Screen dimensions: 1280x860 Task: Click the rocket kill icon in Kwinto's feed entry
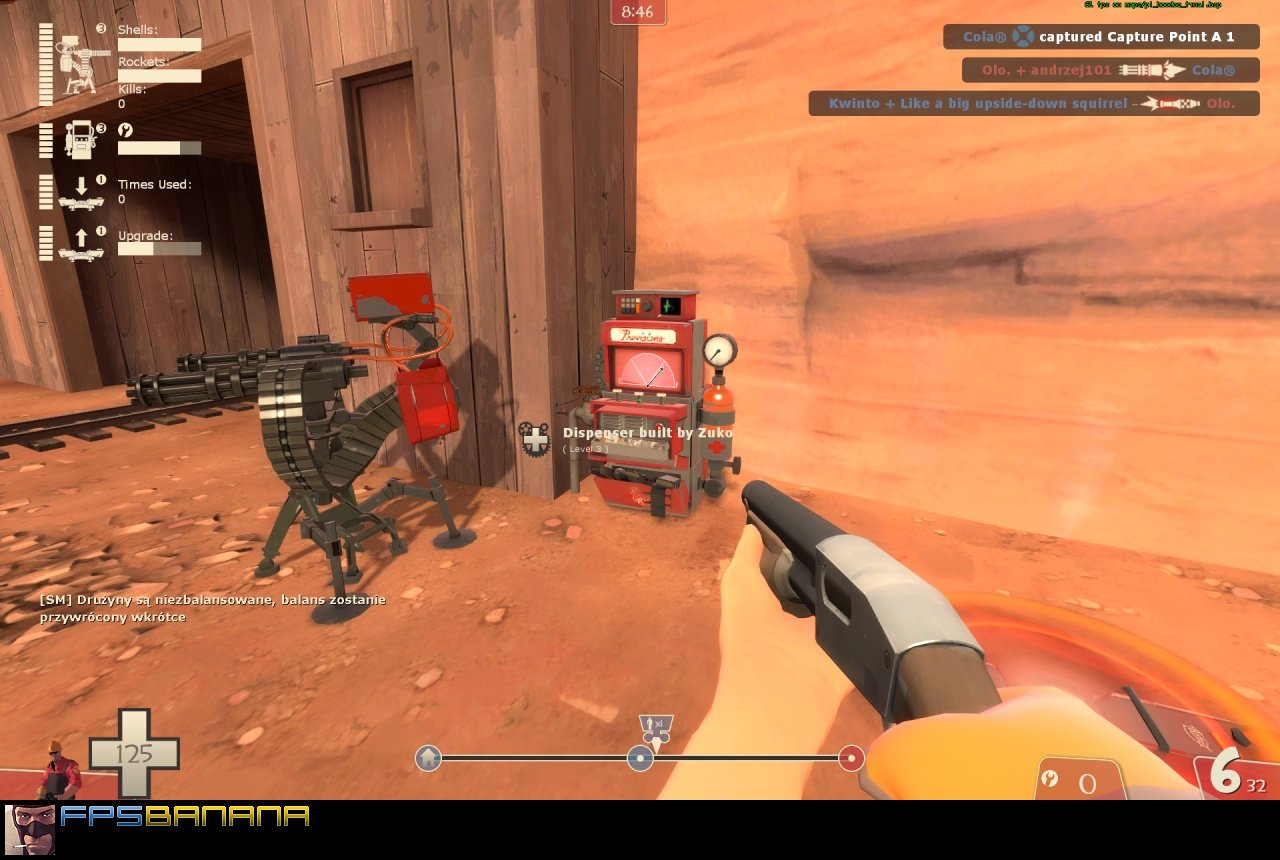1168,103
